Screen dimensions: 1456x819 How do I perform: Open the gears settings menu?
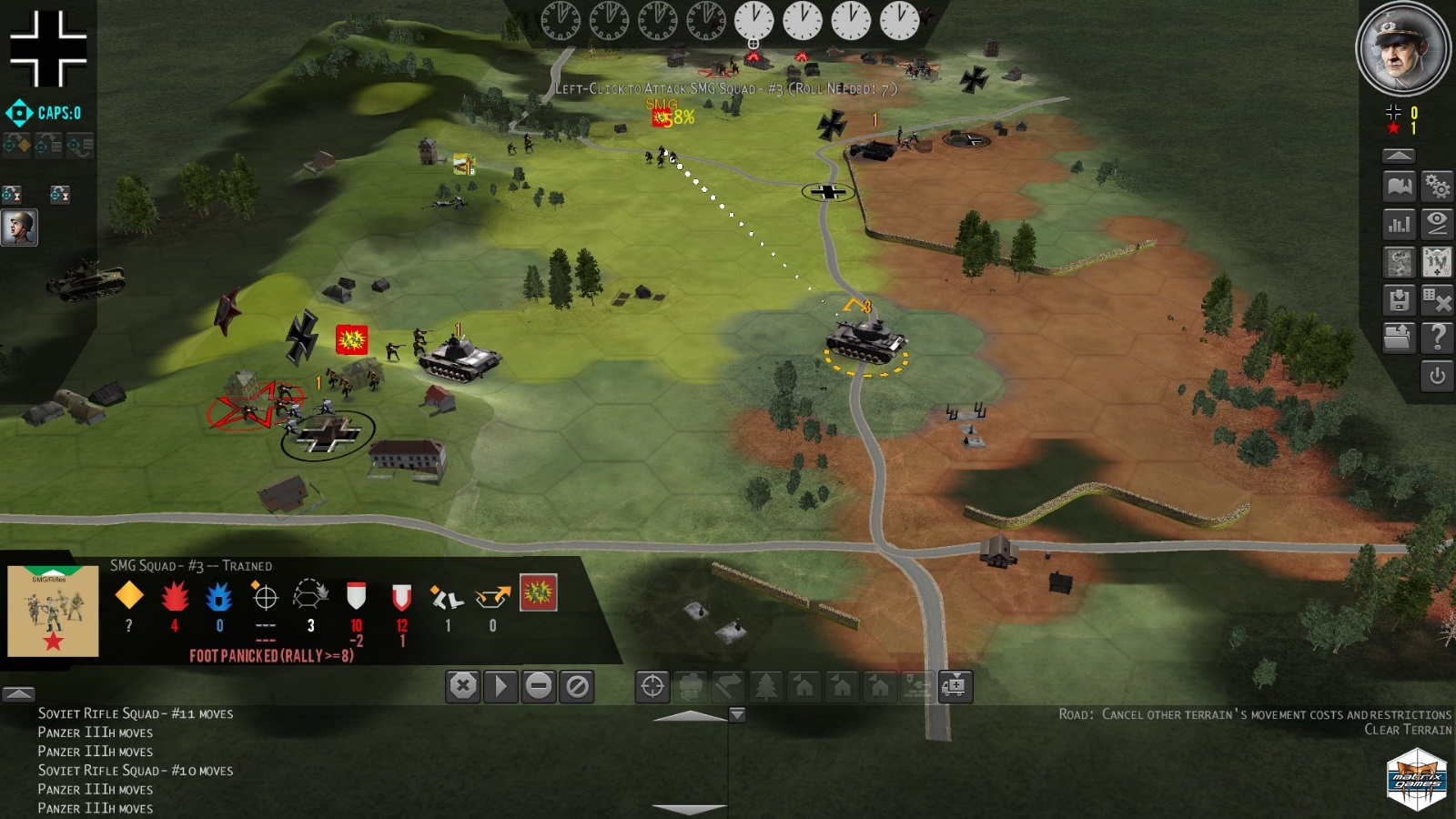[x=1438, y=187]
